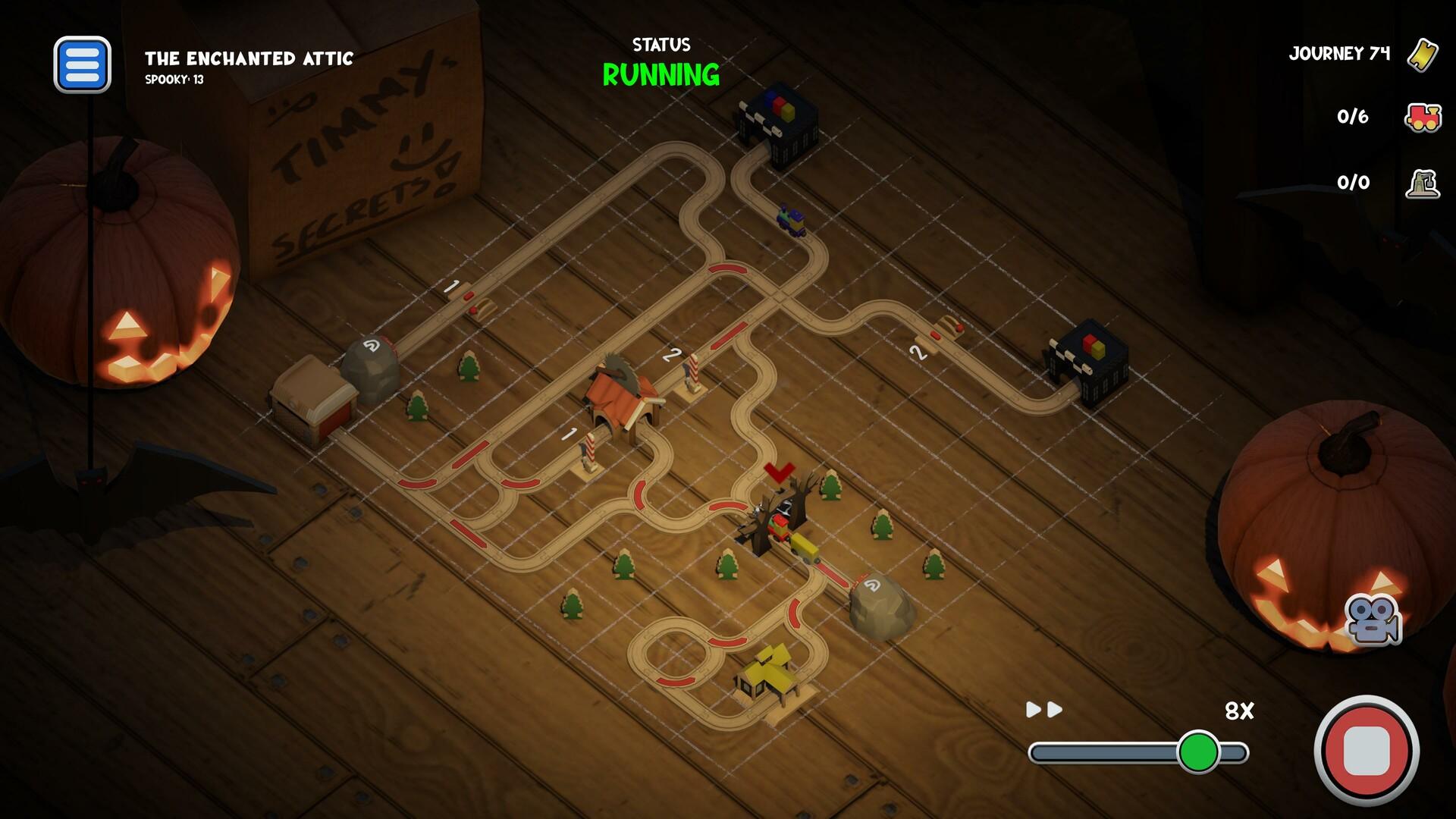Viewport: 1456px width, 819px height.
Task: Click the green RUNNING status indicator
Action: pos(660,76)
